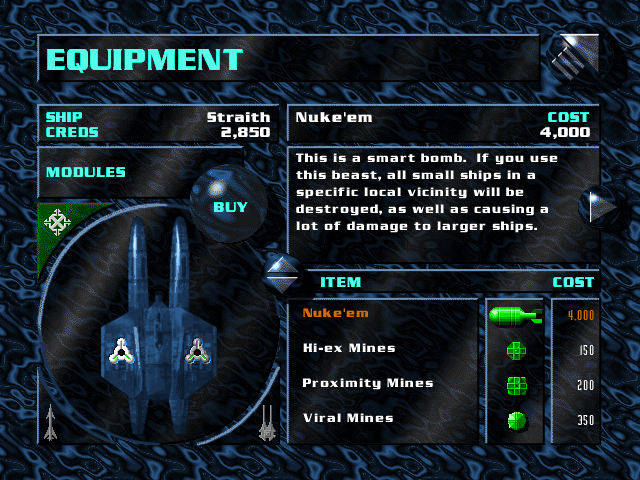The image size is (640, 480).
Task: Select the right module hardpoint on ship
Action: (x=197, y=350)
